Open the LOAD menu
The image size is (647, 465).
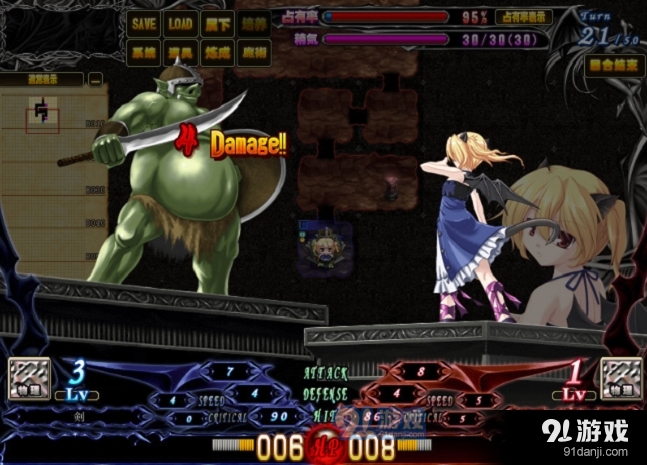point(180,23)
